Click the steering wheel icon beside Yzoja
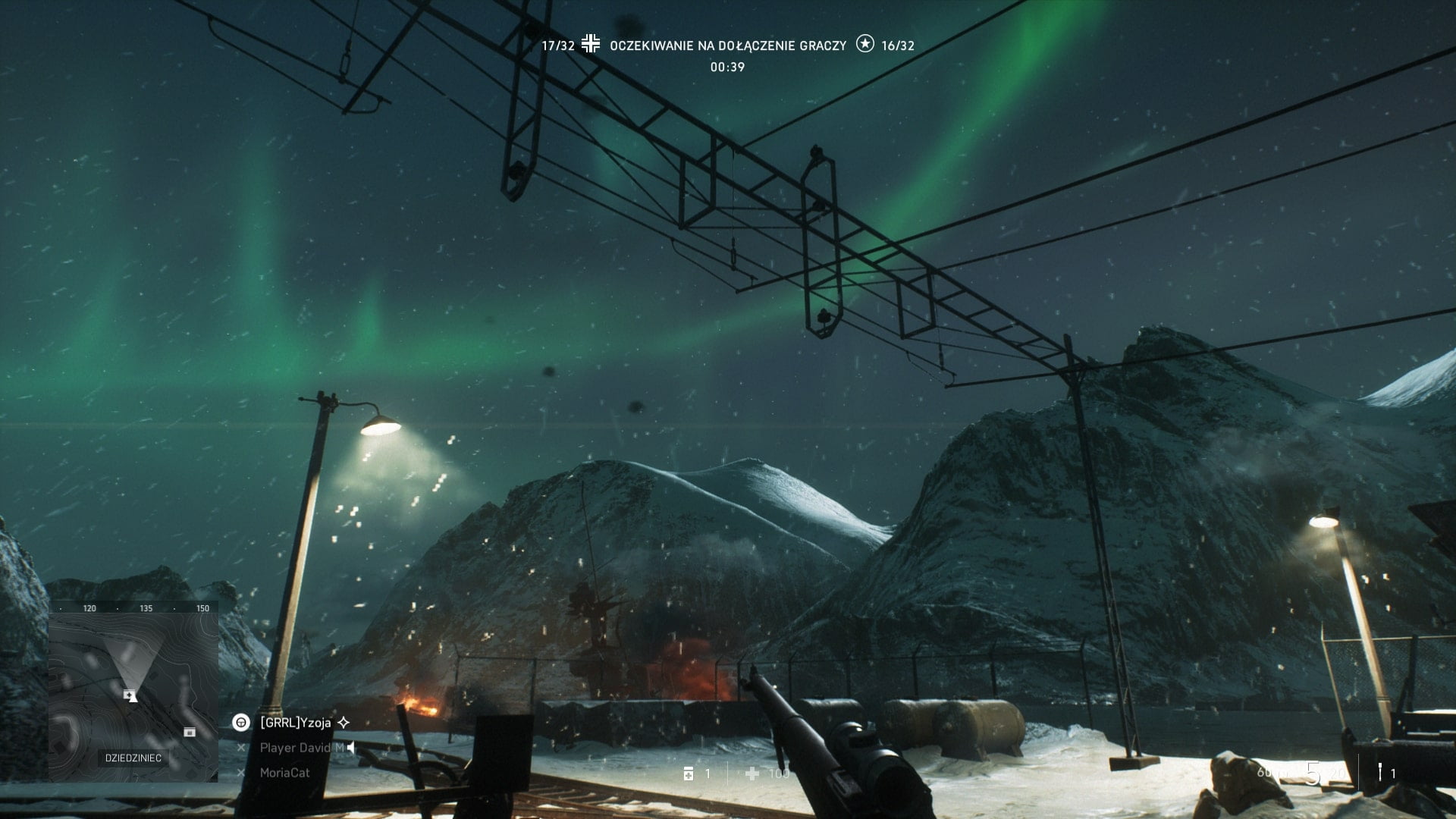Viewport: 1456px width, 819px height. (241, 723)
